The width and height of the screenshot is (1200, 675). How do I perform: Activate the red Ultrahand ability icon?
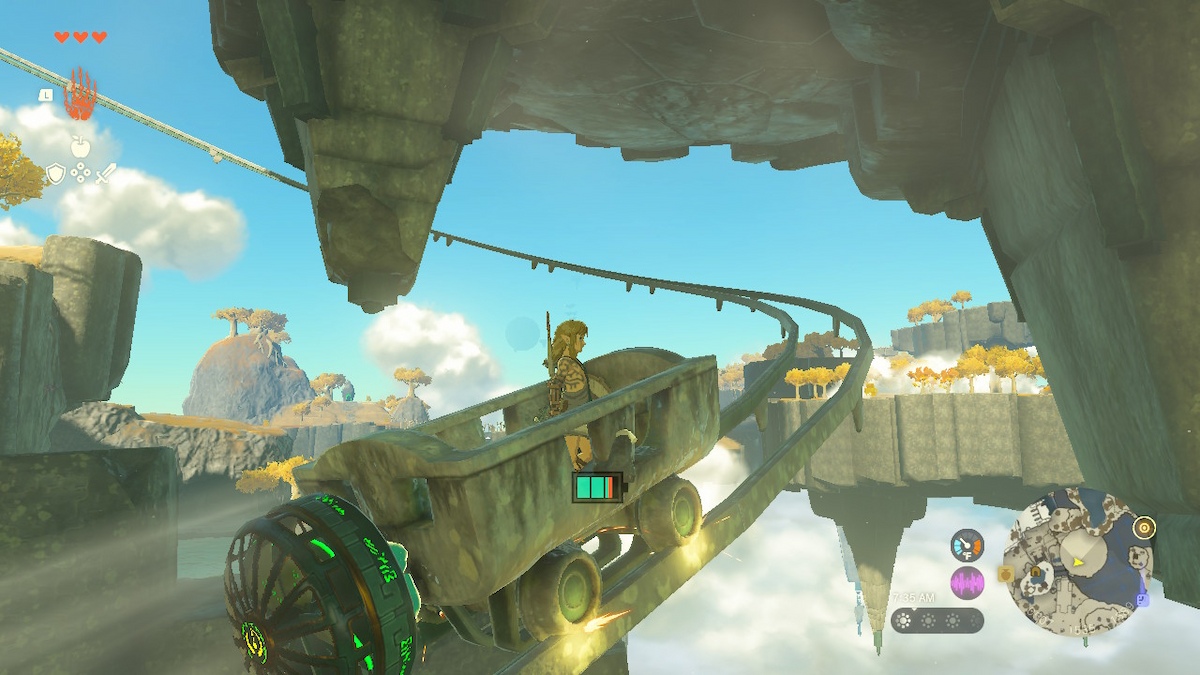pos(80,96)
